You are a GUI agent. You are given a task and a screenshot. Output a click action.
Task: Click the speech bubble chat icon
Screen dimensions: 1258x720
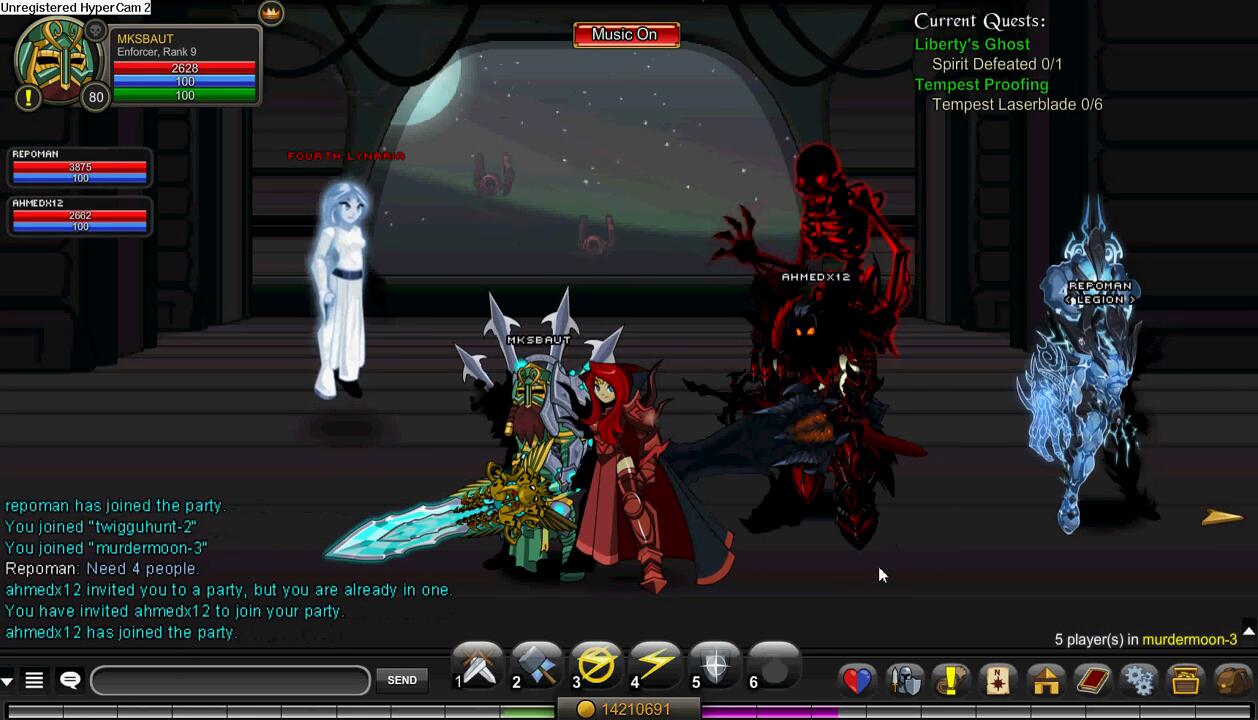[x=70, y=680]
